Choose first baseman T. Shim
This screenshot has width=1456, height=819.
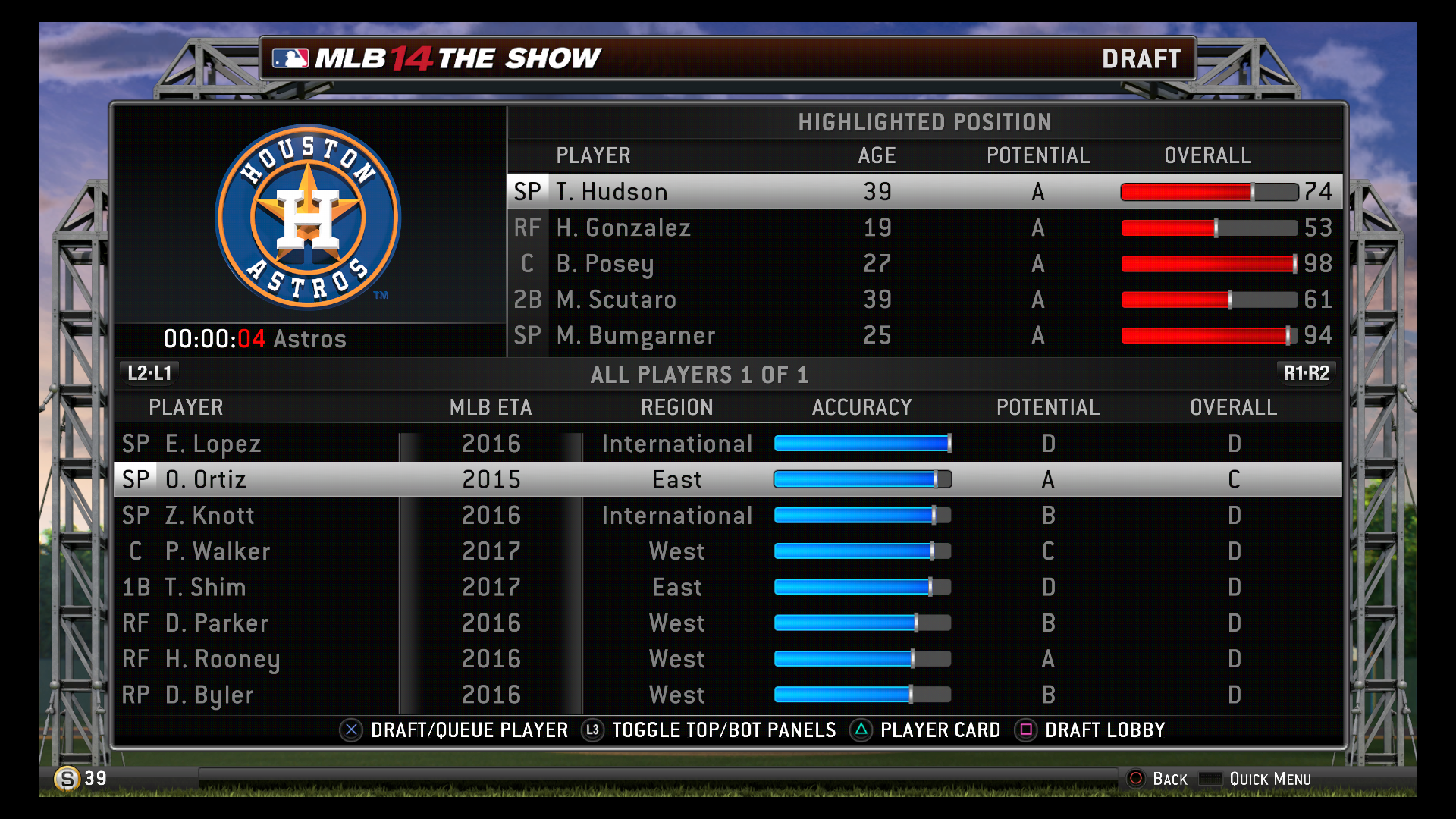point(205,587)
